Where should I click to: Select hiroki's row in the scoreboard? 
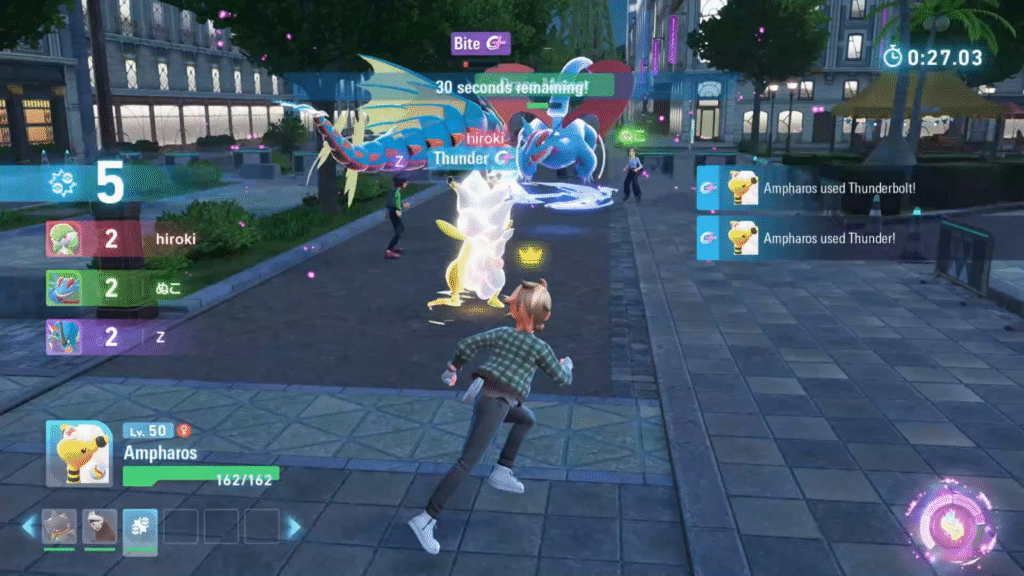point(120,240)
